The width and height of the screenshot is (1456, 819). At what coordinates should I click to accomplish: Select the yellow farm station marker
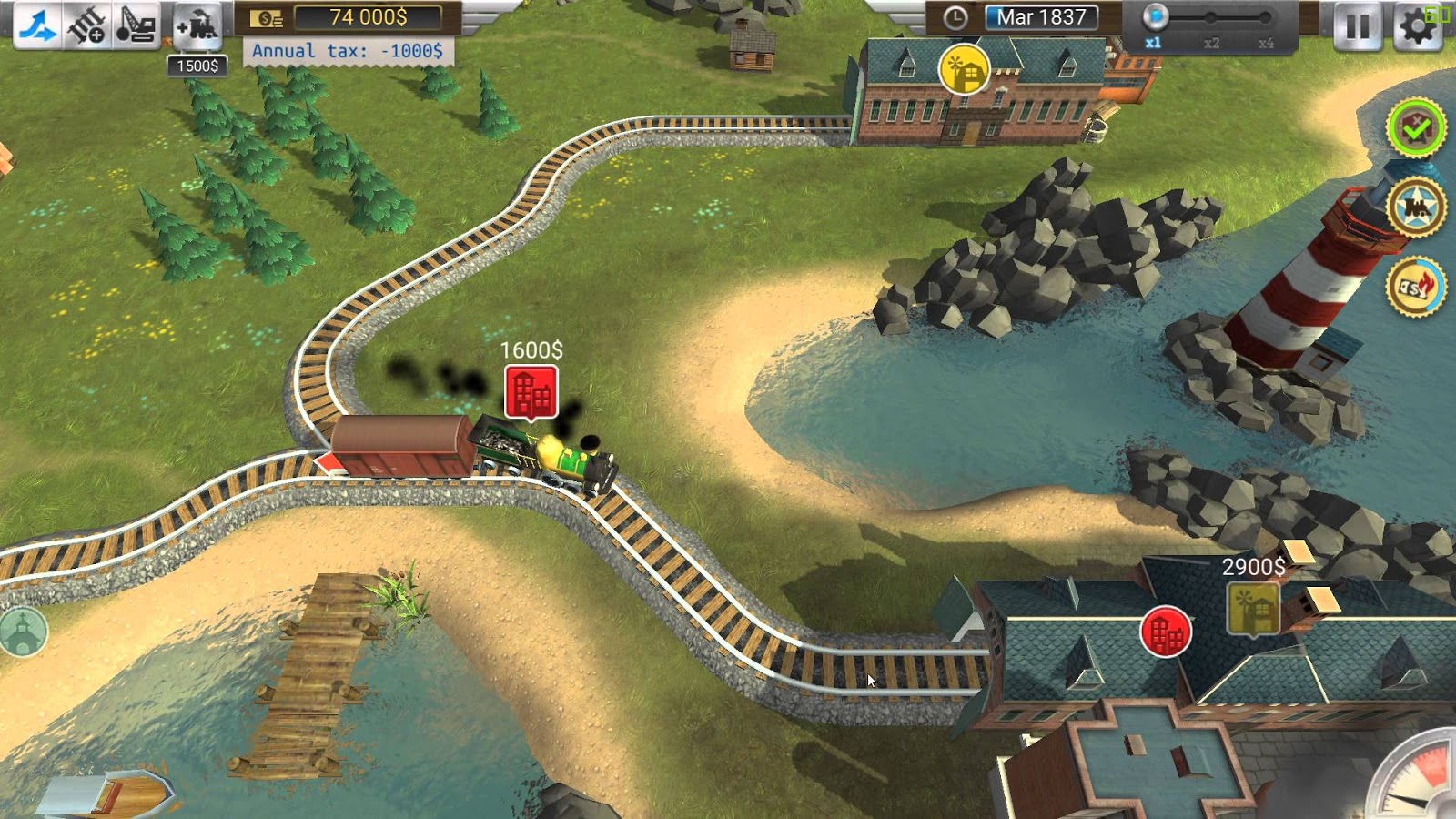(964, 69)
